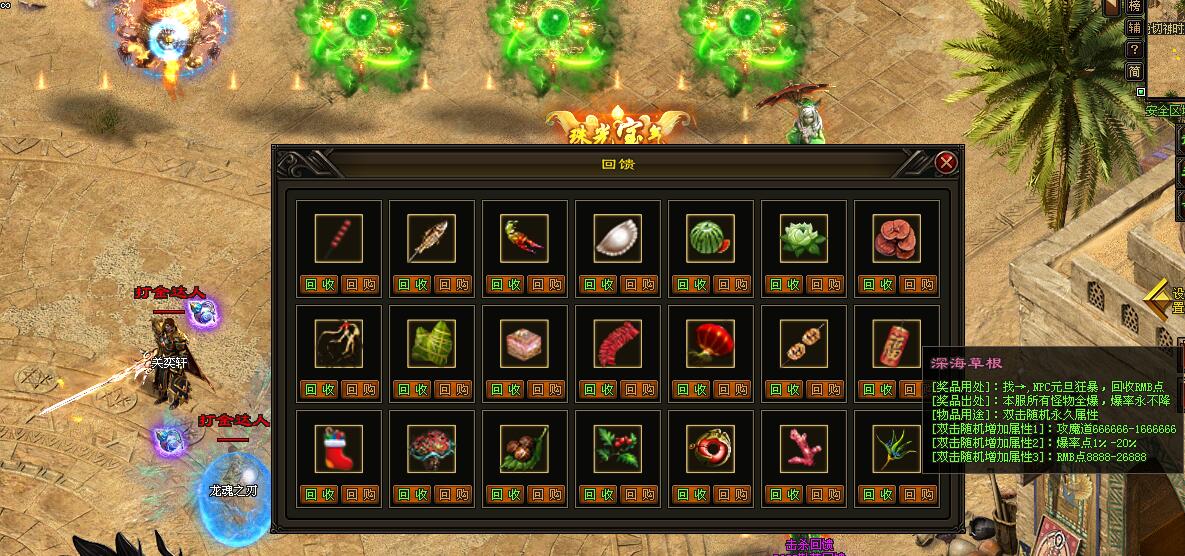Select the red lingzhi mushroom item
The image size is (1185, 556).
click(x=897, y=239)
